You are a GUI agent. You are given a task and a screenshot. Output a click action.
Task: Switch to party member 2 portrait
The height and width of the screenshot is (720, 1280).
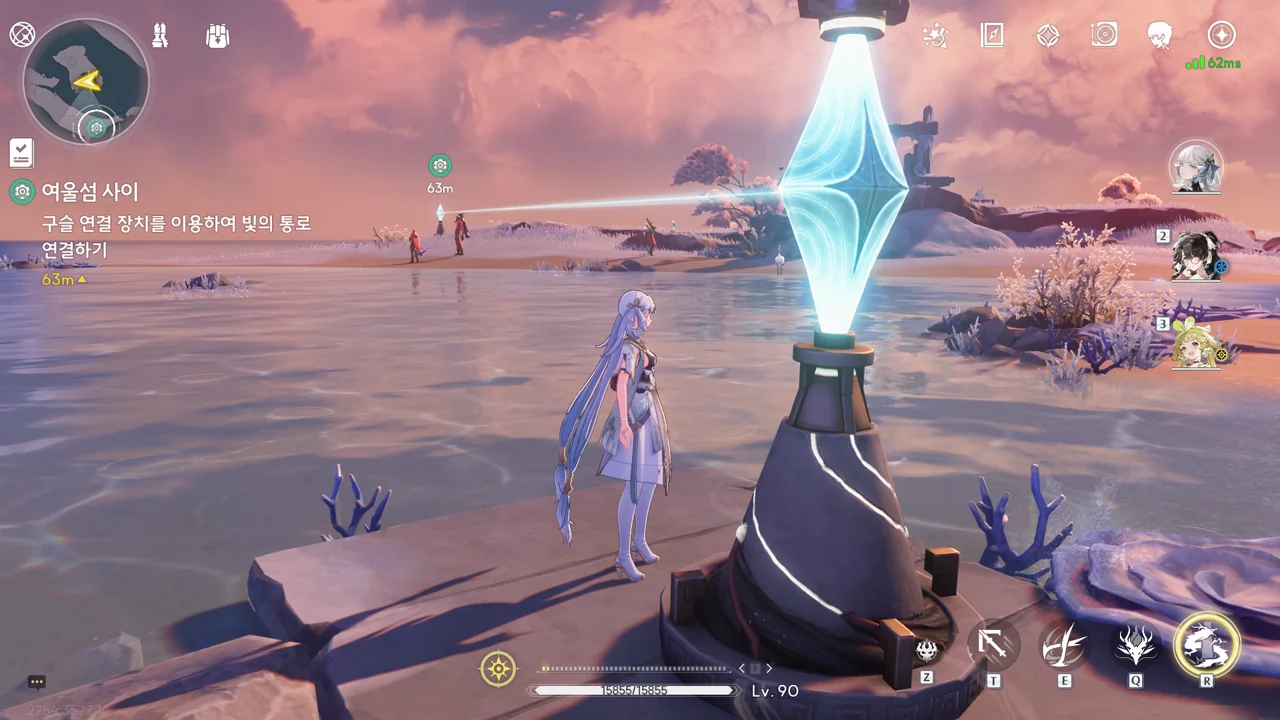point(1197,256)
